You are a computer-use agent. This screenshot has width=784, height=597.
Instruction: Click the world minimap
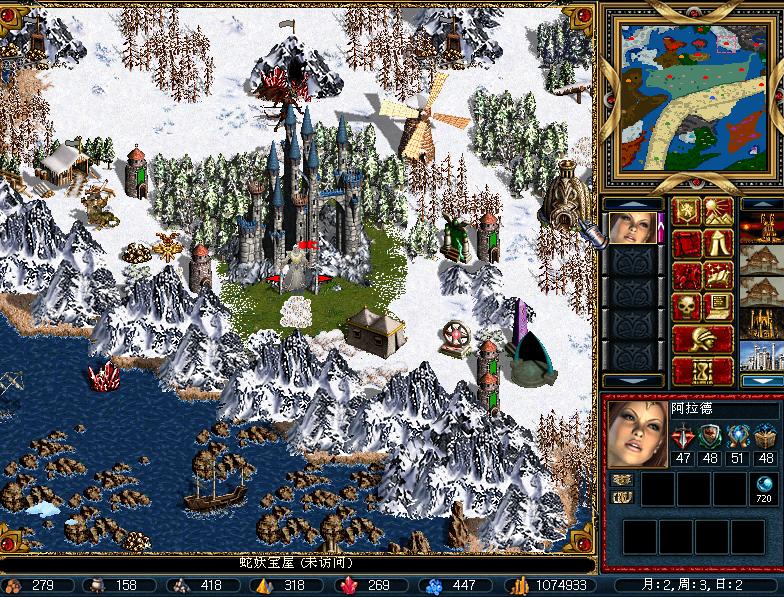pos(690,96)
